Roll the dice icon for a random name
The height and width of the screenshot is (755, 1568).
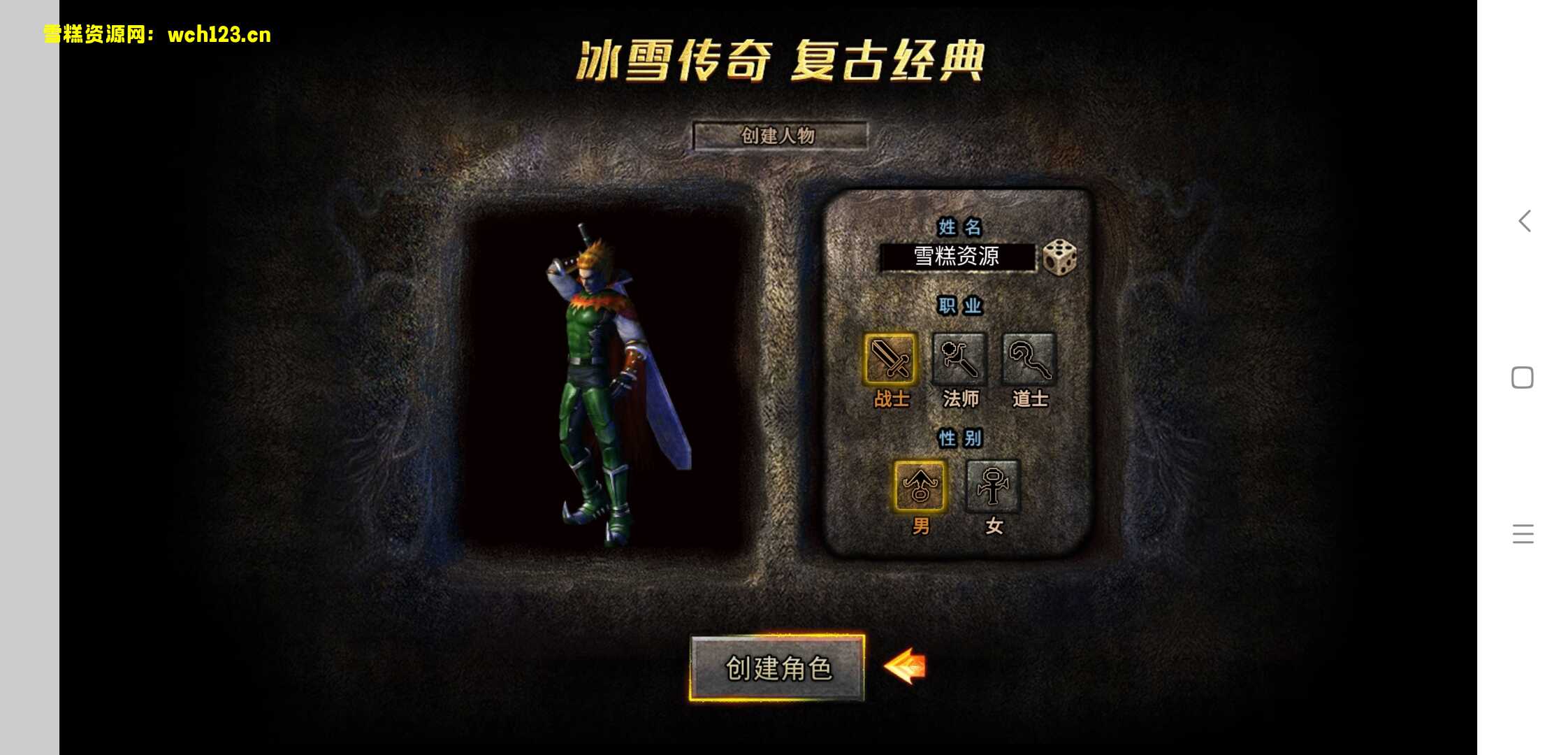pos(1059,257)
